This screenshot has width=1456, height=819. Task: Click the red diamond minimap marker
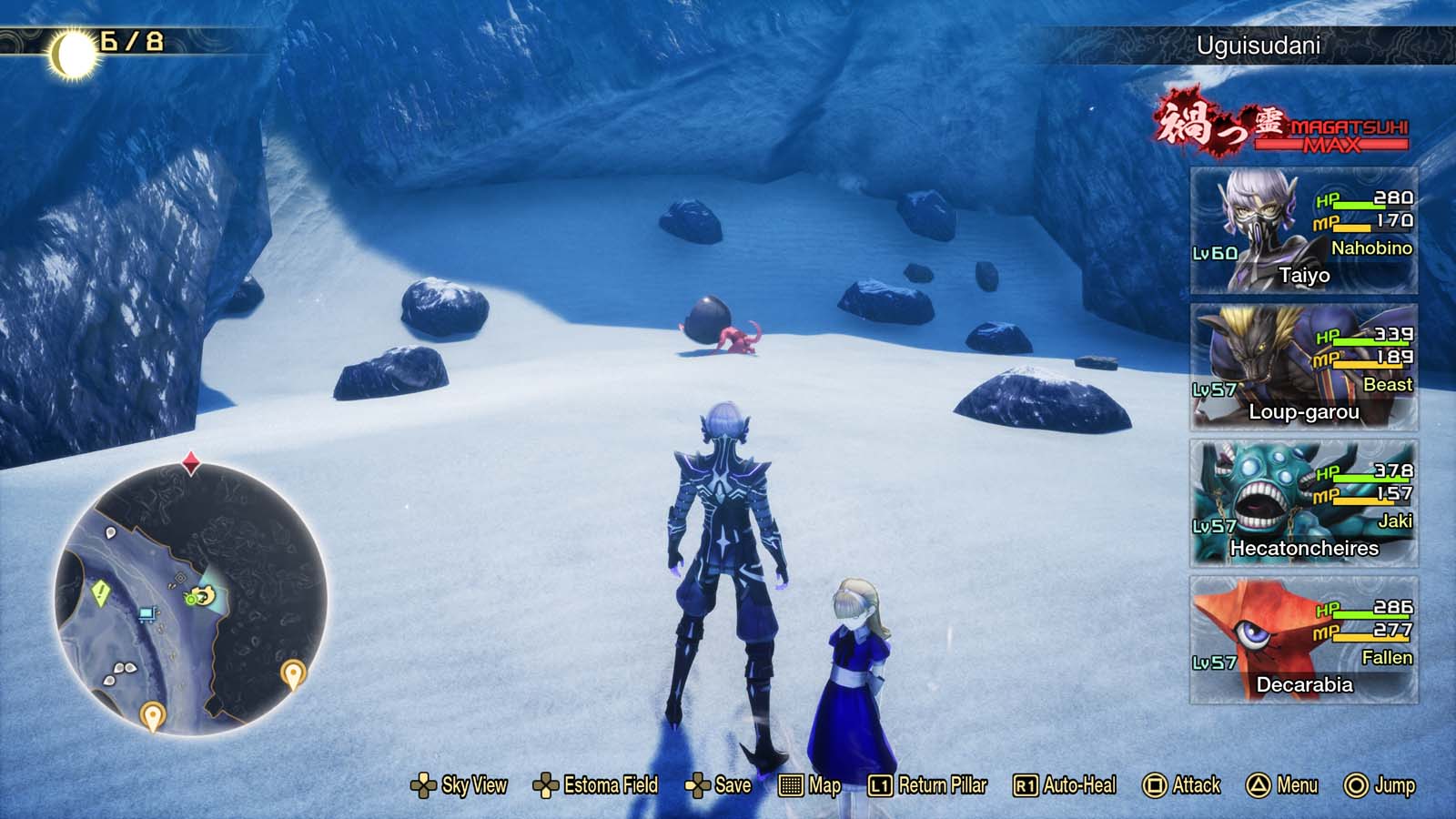point(189,462)
